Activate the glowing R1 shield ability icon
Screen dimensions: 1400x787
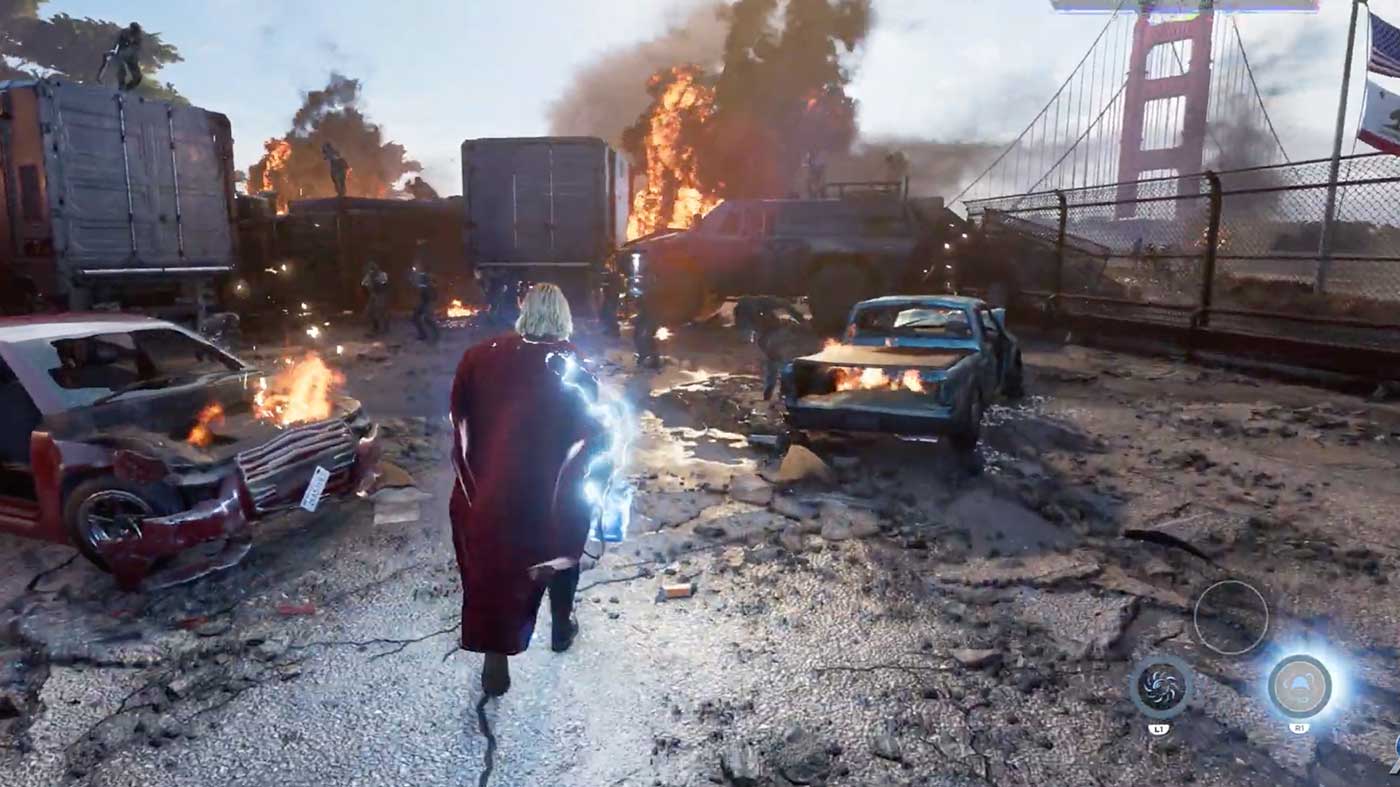pos(1301,687)
